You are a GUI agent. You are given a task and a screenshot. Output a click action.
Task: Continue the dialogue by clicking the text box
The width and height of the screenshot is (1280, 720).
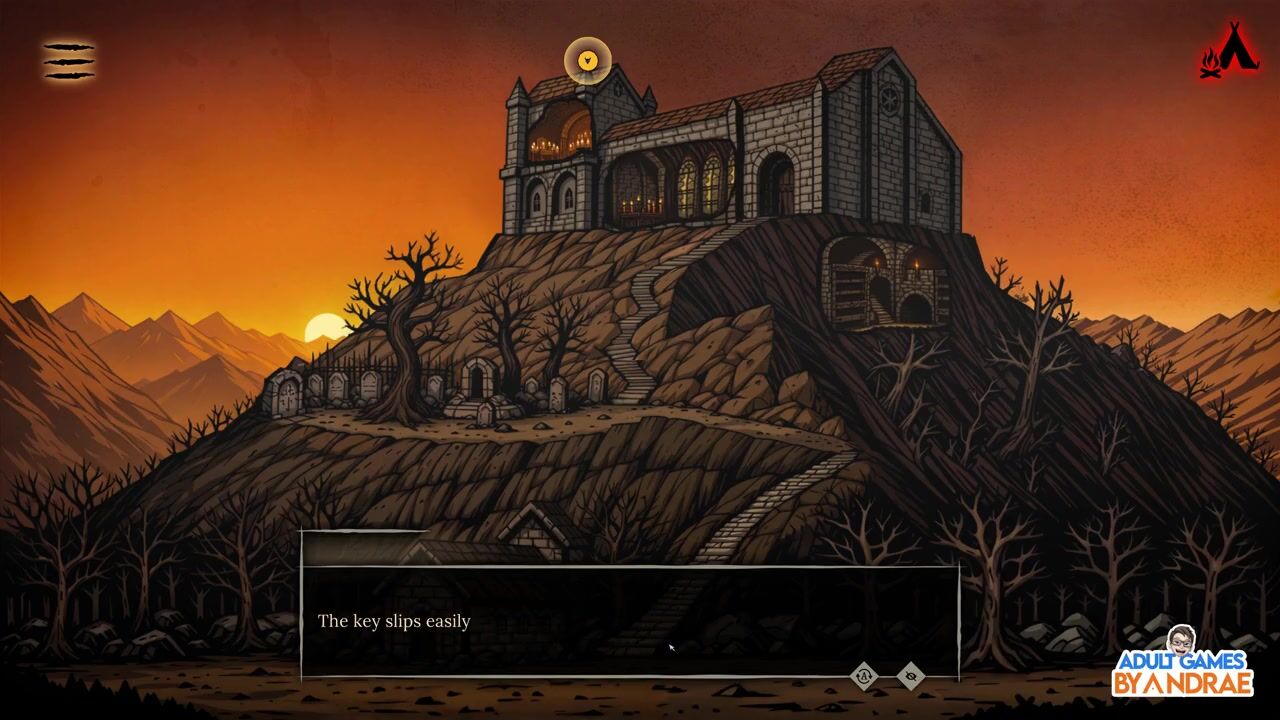630,621
